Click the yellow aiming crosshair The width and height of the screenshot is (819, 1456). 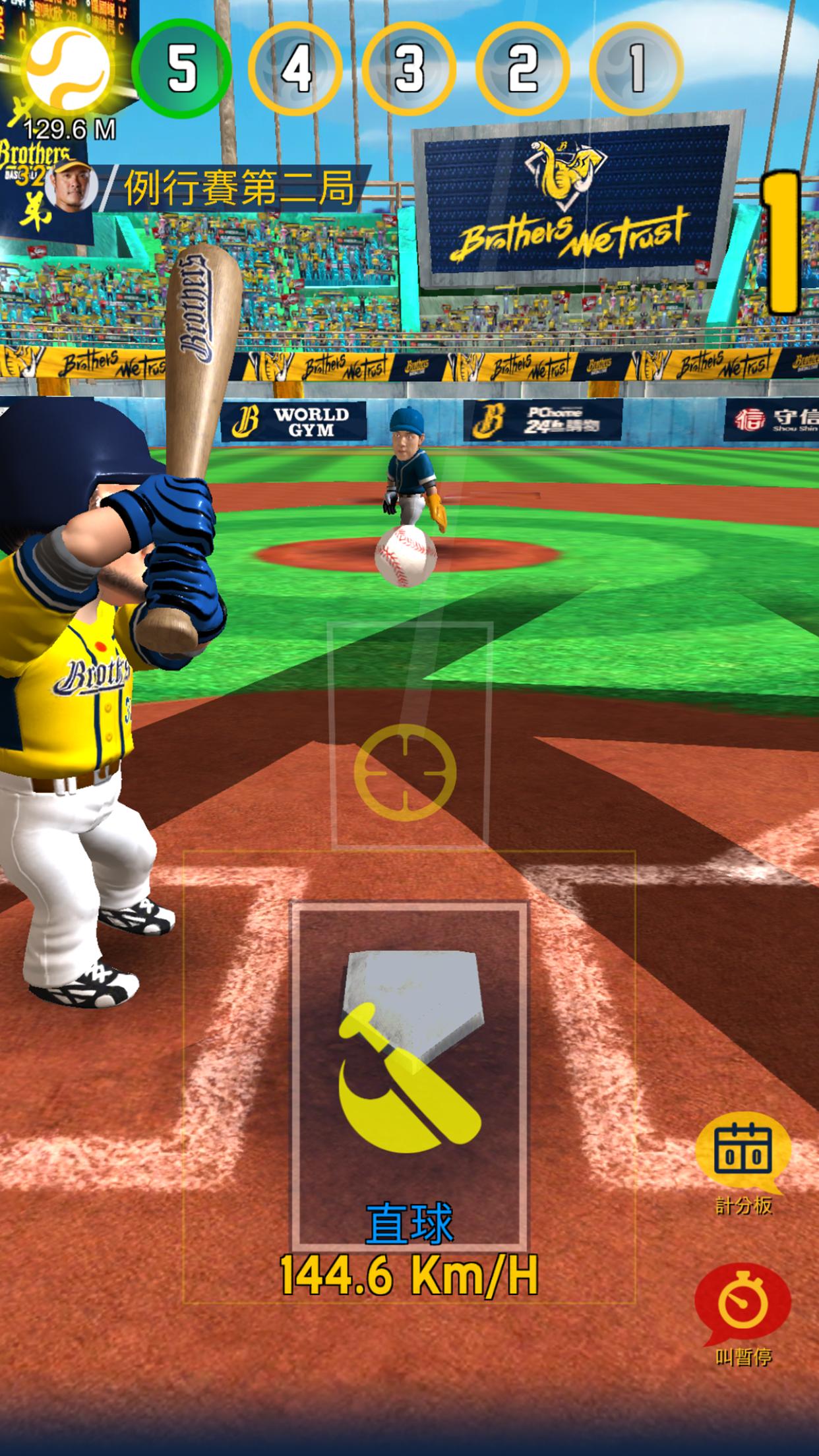(x=405, y=773)
